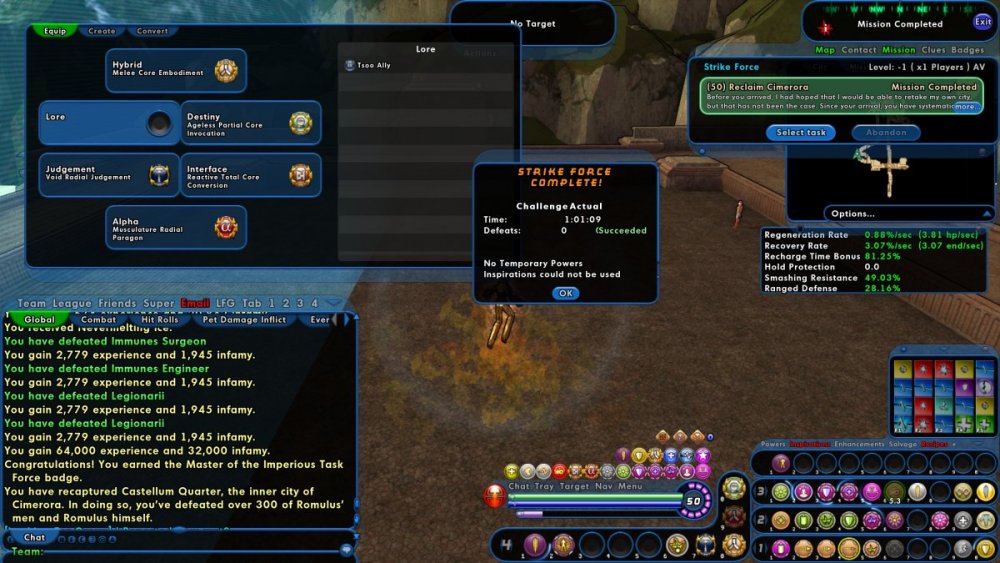The width and height of the screenshot is (1000, 563).
Task: Select the Alpha Musculature Radial Paragon slot
Action: pyautogui.click(x=176, y=226)
